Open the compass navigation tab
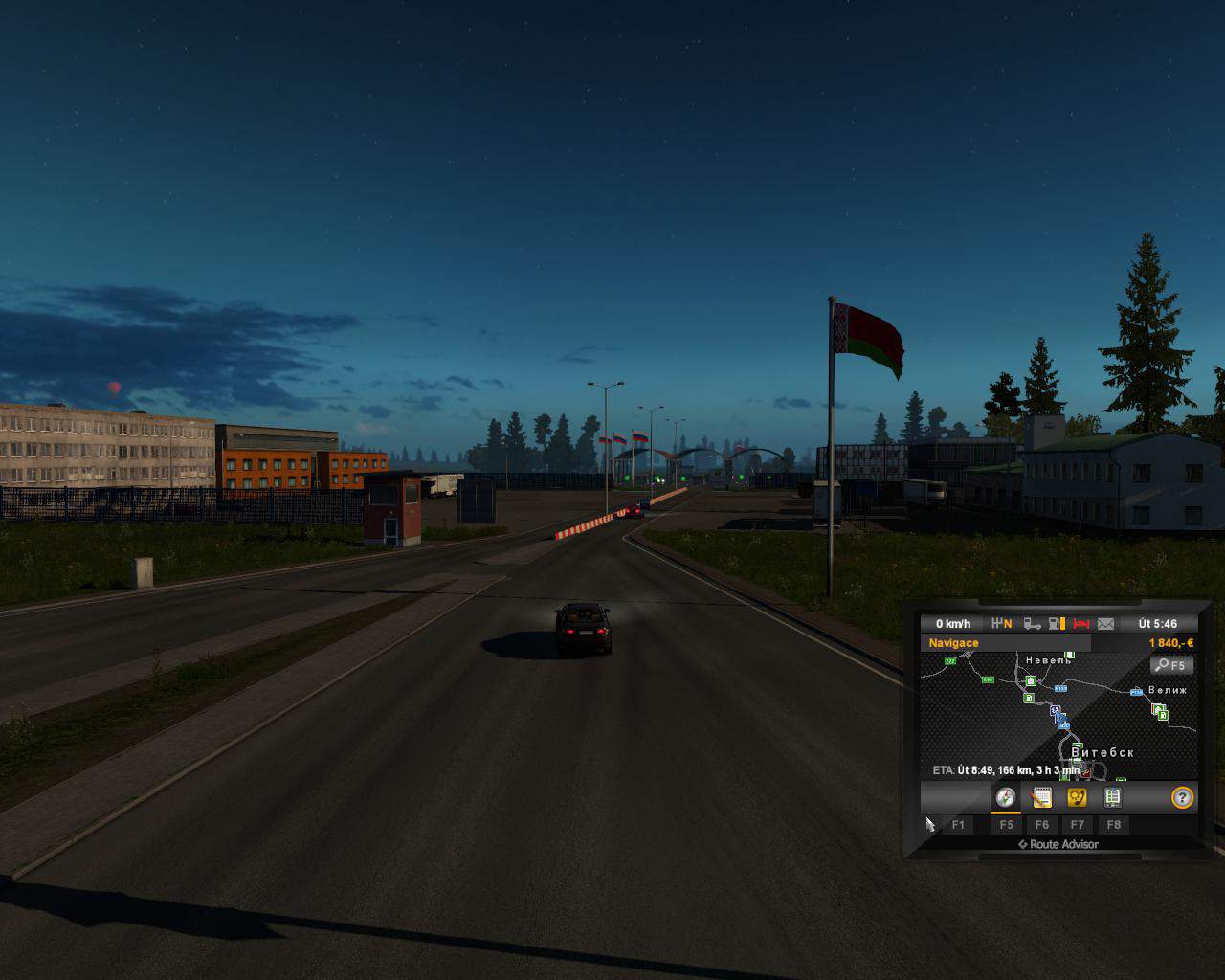Viewport: 1225px width, 980px height. click(1005, 797)
